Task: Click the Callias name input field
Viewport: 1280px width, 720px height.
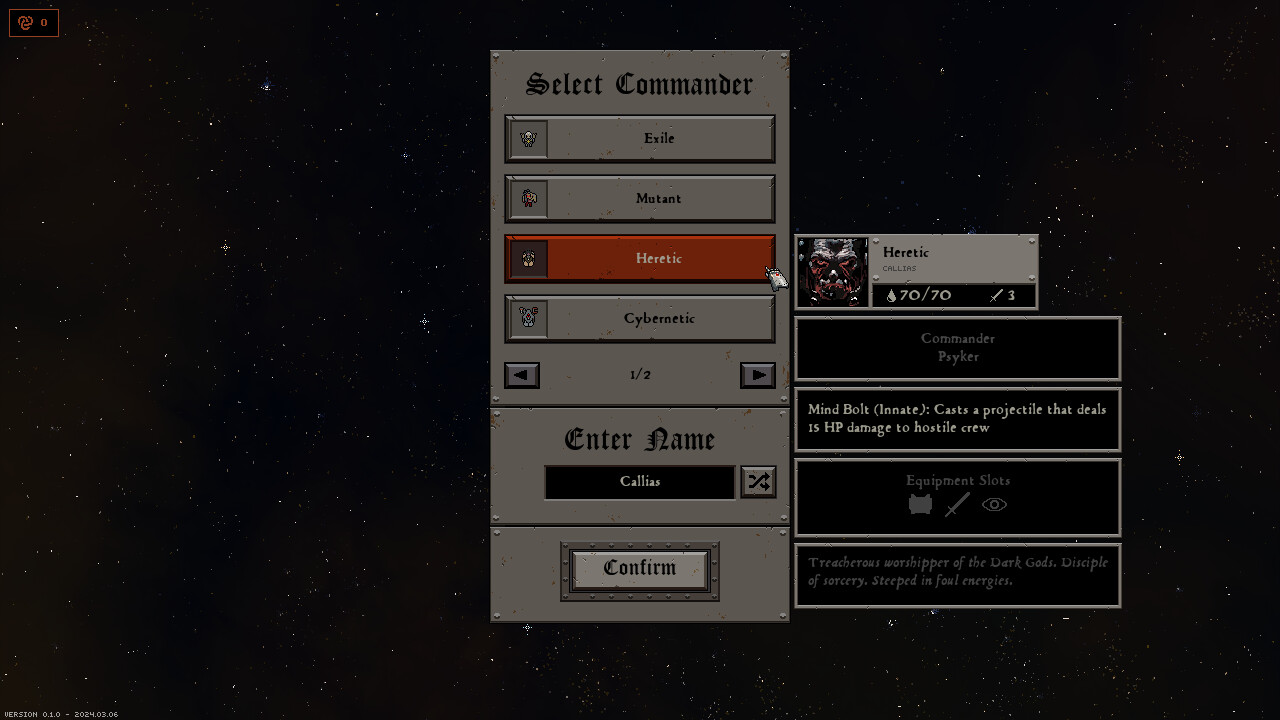Action: [x=639, y=481]
